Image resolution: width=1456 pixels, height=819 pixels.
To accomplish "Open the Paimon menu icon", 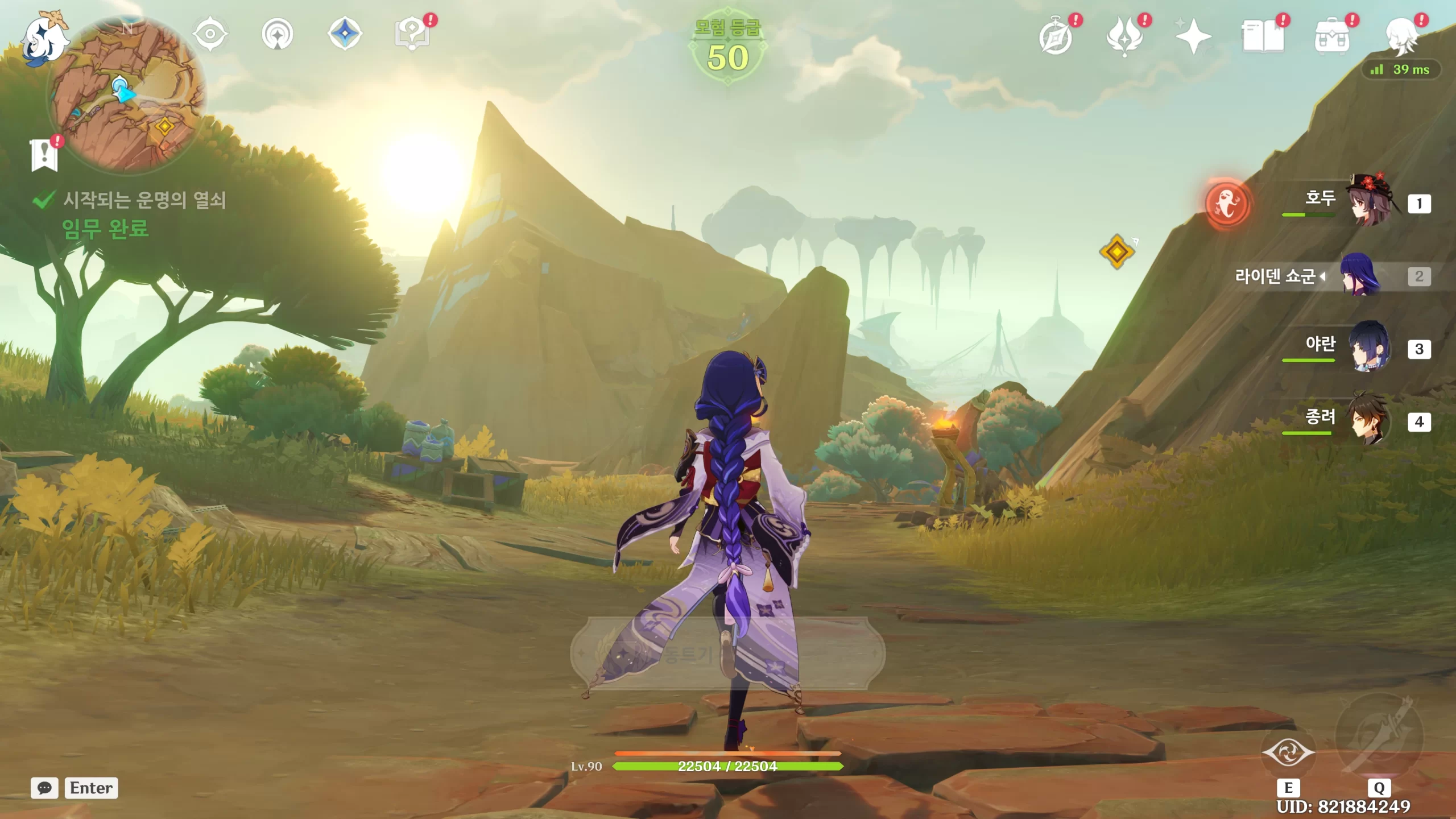I will (x=44, y=38).
